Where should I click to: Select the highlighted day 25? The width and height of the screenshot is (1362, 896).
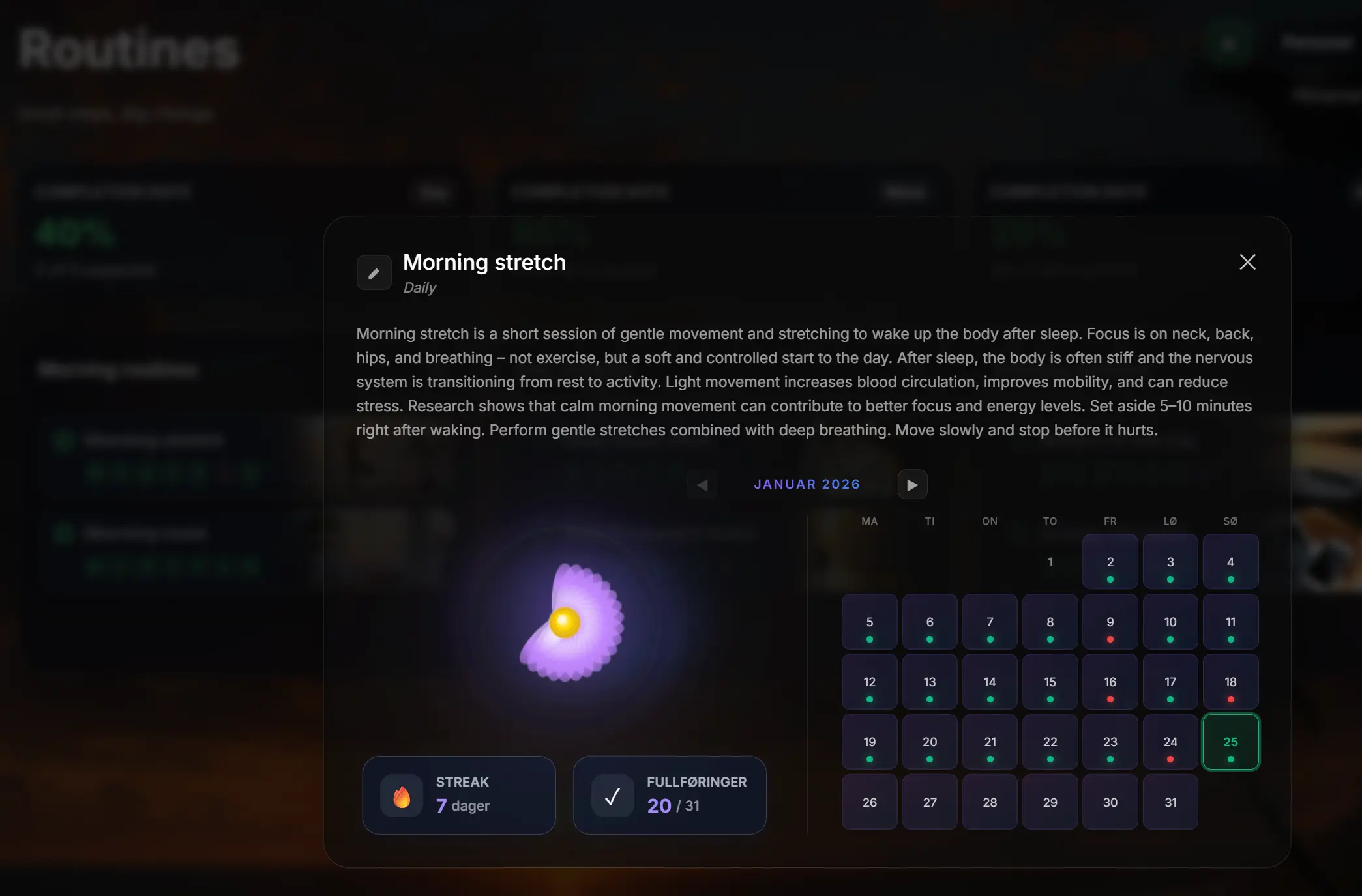(1230, 742)
